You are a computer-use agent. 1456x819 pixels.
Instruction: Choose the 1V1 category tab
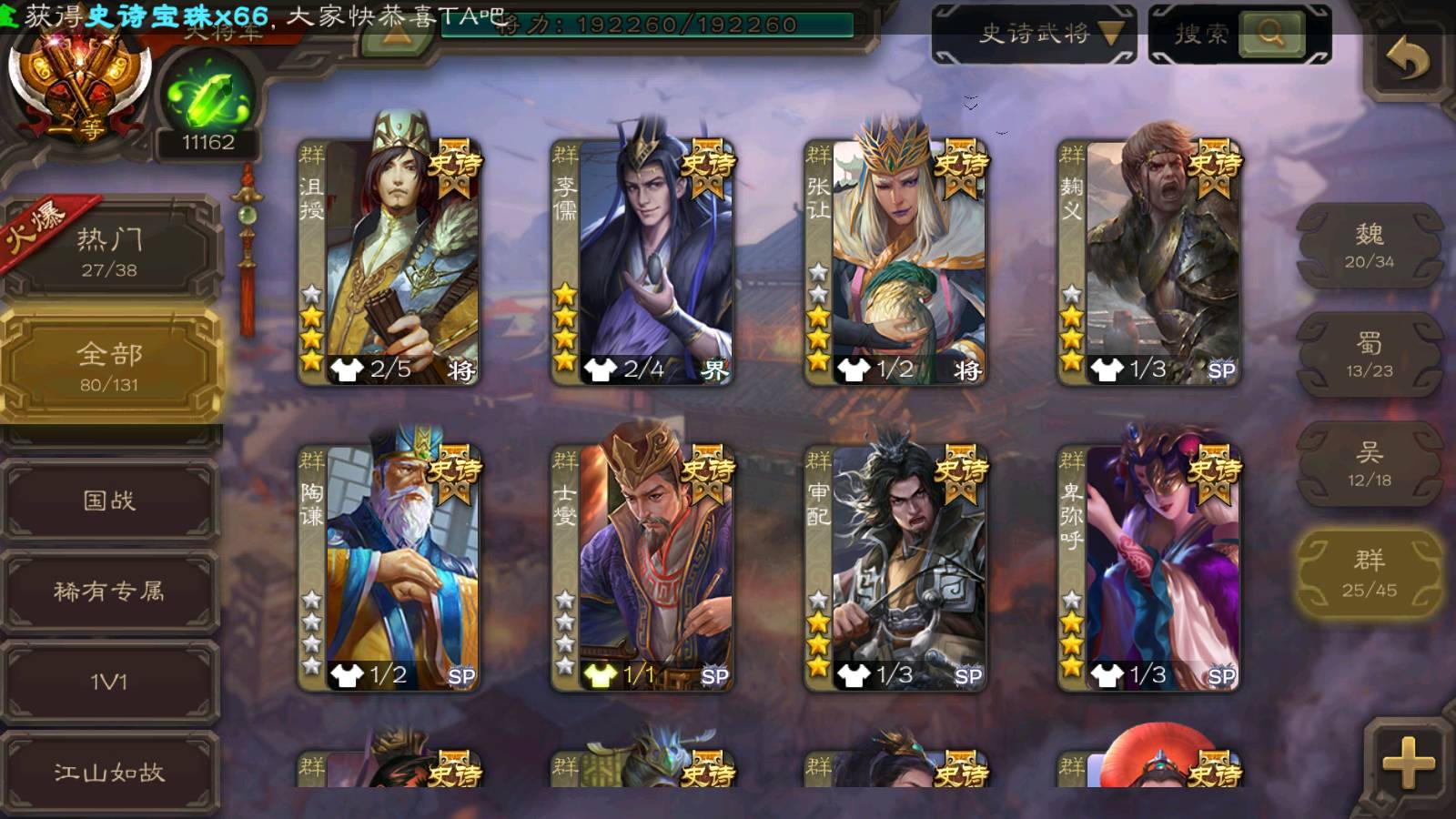(x=110, y=682)
